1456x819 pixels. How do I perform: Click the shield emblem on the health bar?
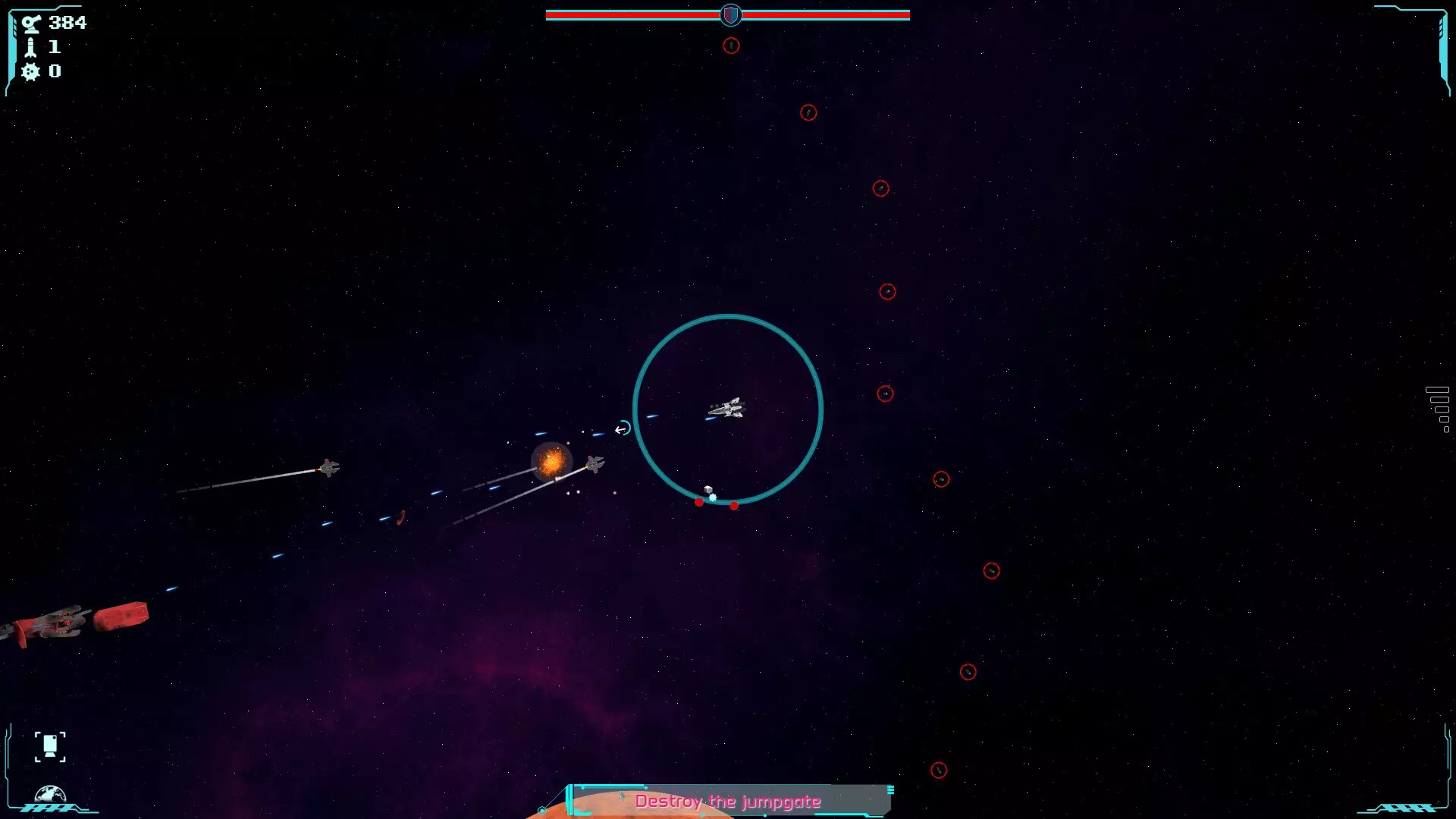(730, 15)
